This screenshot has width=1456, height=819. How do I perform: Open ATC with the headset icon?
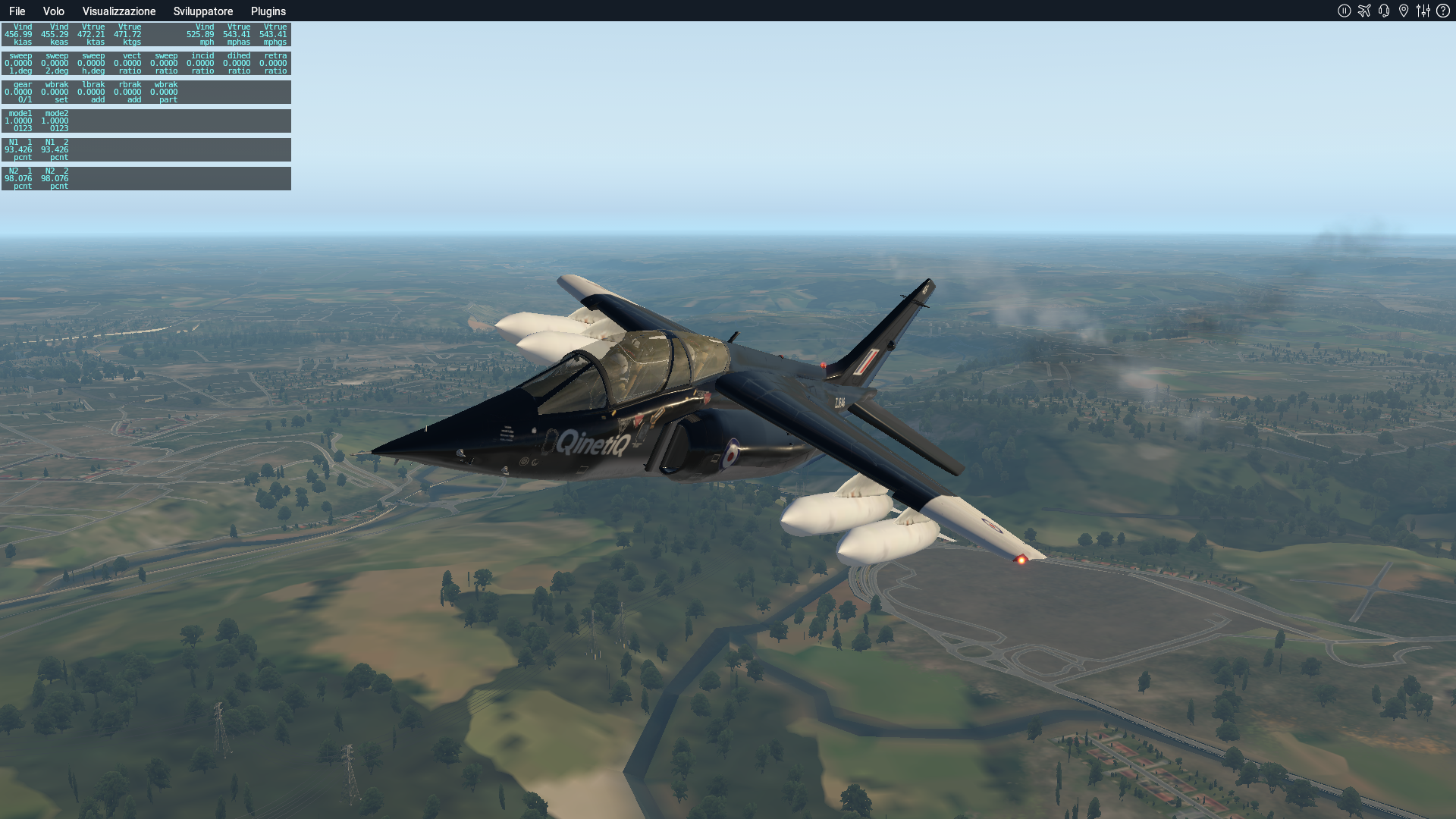tap(1384, 11)
